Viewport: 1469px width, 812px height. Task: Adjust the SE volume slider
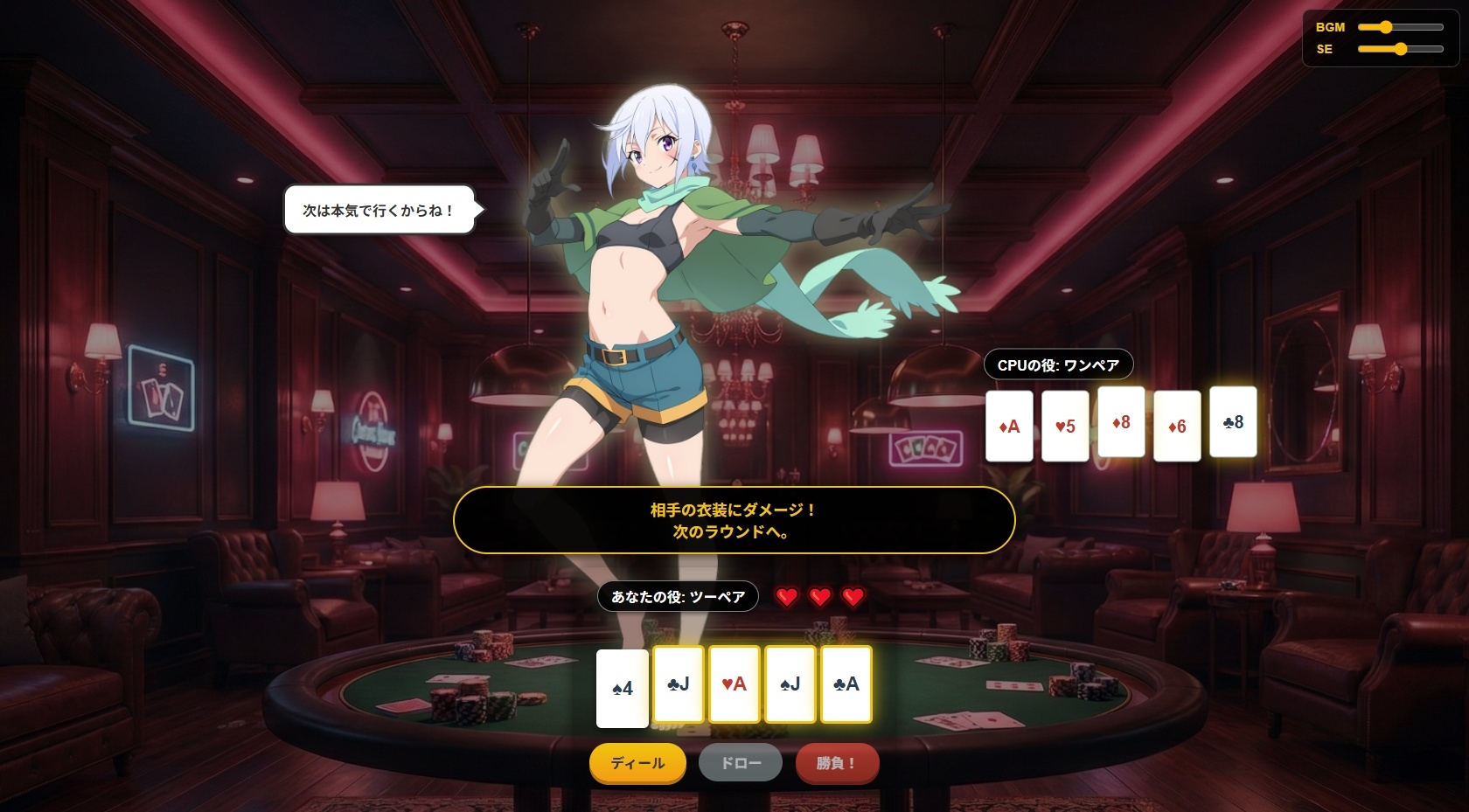1400,49
